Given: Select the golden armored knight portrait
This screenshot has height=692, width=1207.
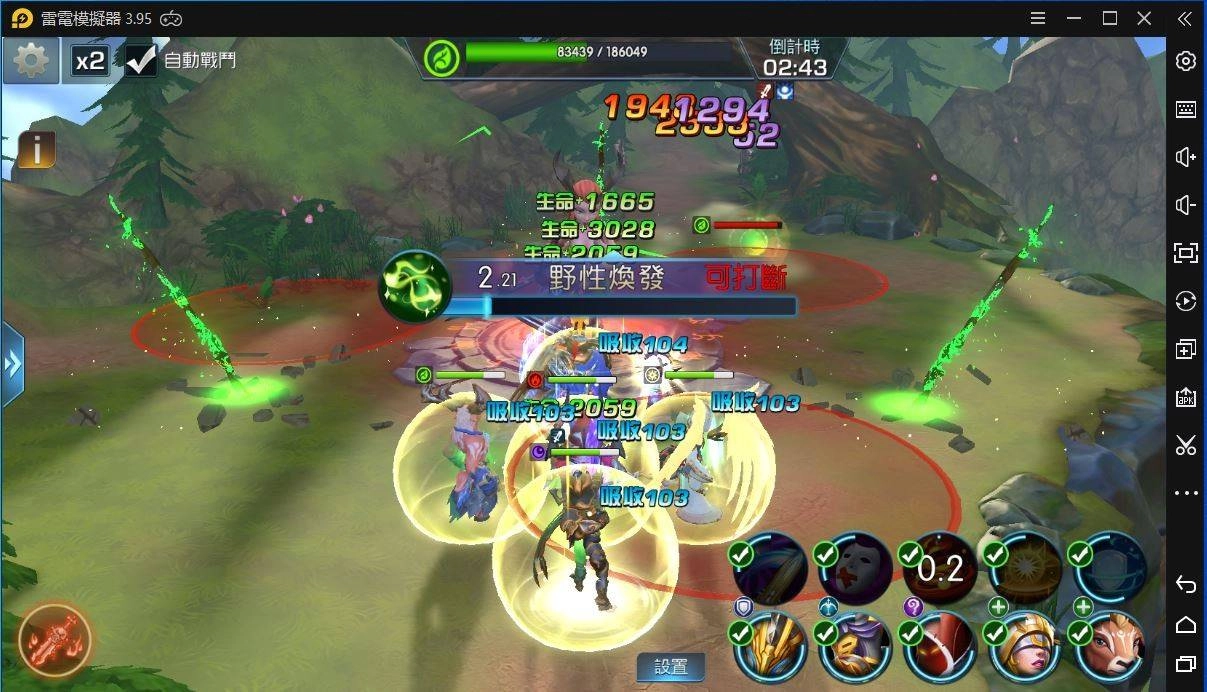Looking at the screenshot, I should pyautogui.click(x=771, y=645).
